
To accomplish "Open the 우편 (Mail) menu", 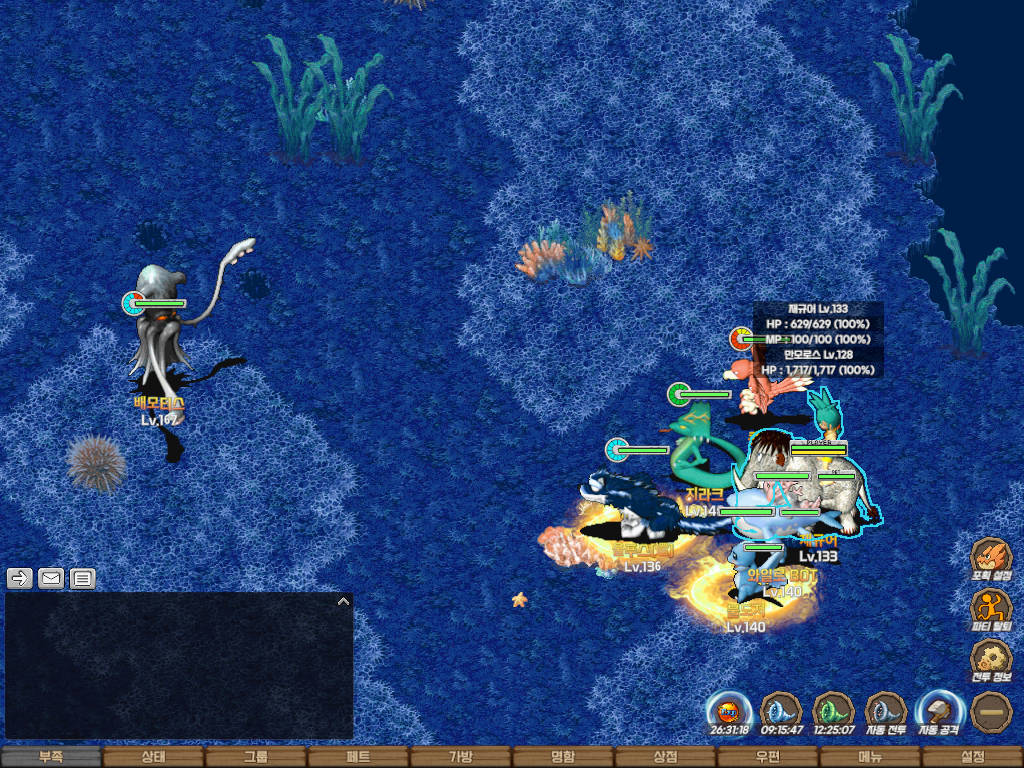I will point(767,757).
